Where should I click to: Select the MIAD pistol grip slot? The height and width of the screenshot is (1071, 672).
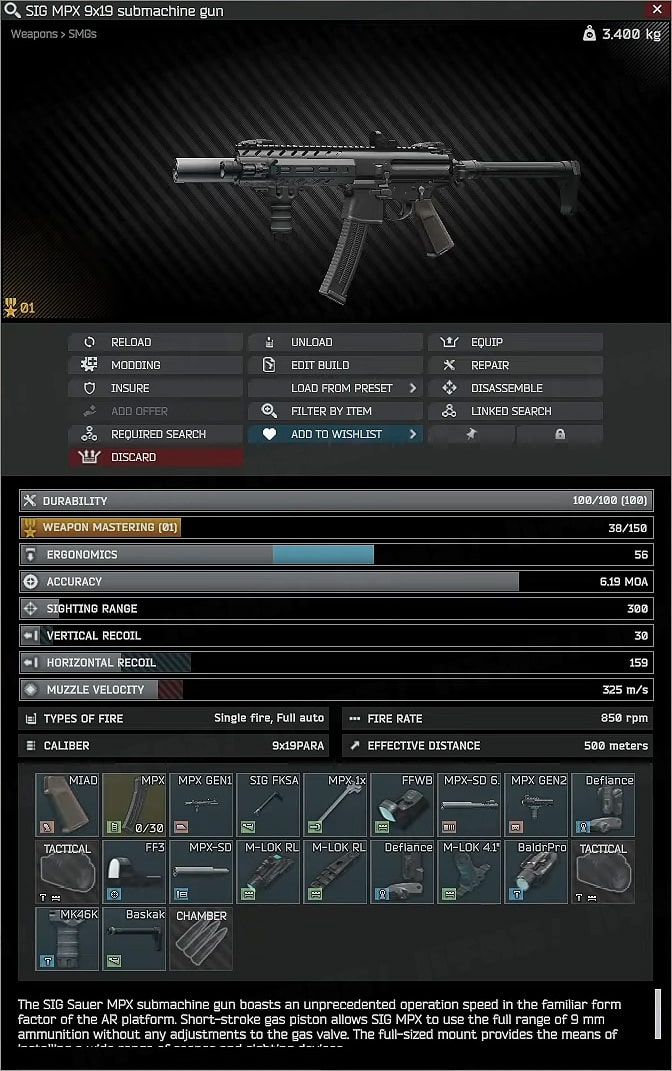(67, 804)
